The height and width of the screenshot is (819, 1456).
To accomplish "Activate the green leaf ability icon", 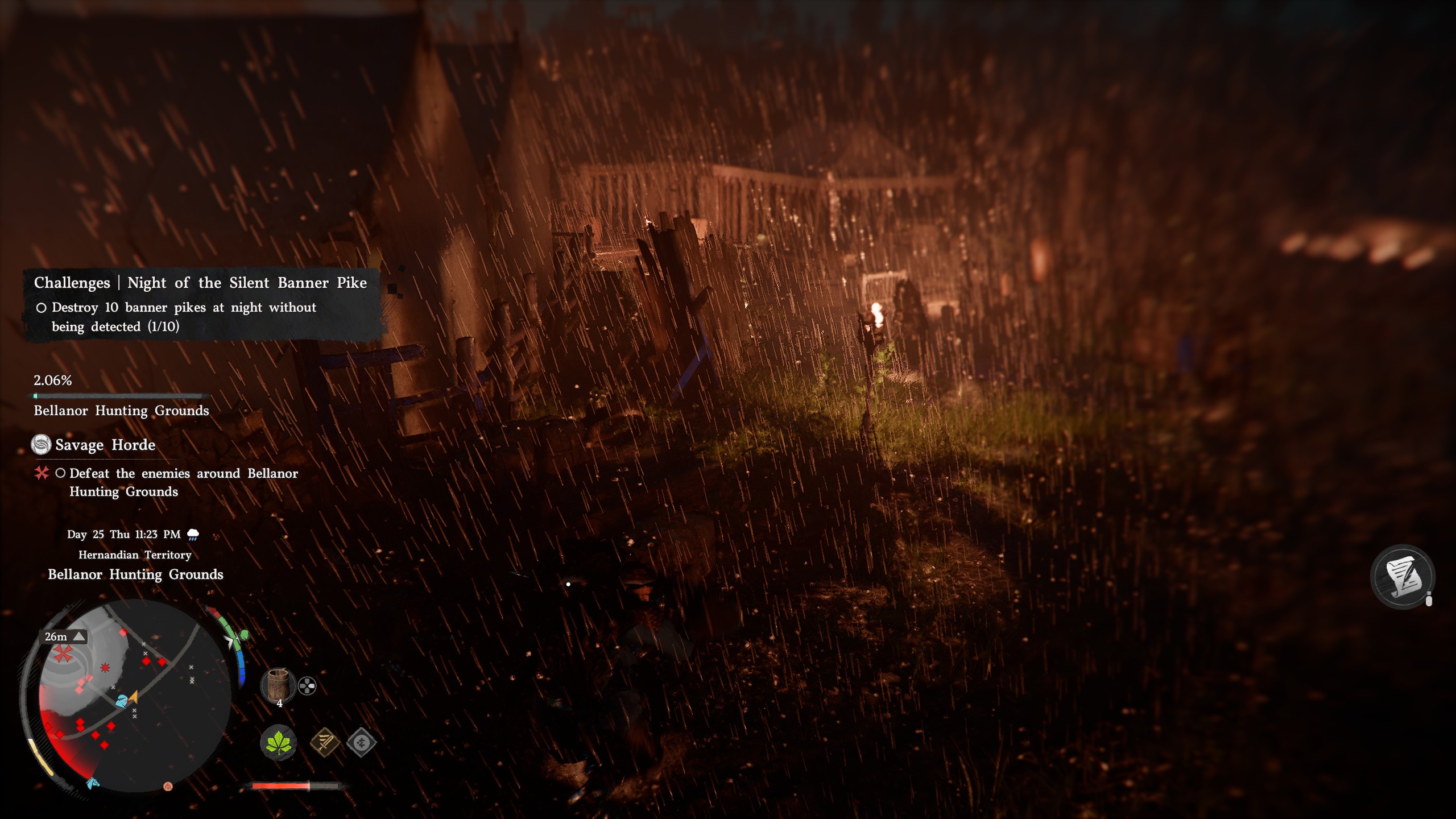I will (x=278, y=742).
